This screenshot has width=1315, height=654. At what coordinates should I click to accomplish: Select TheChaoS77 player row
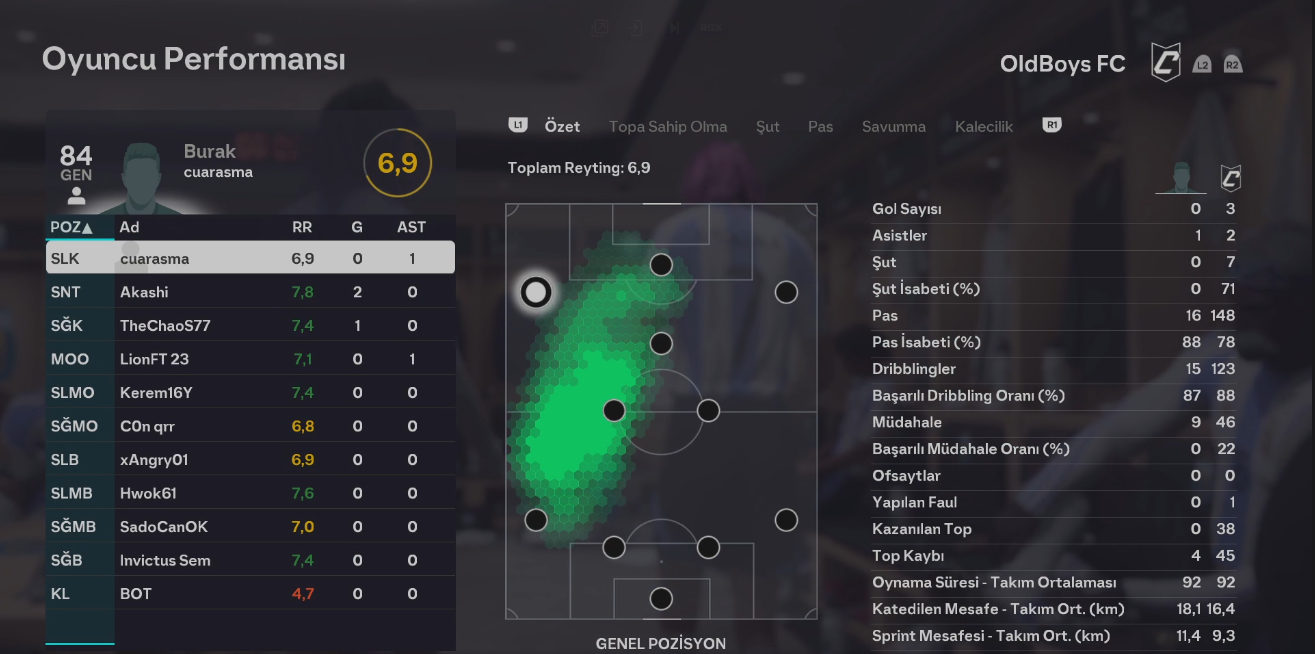pos(250,326)
